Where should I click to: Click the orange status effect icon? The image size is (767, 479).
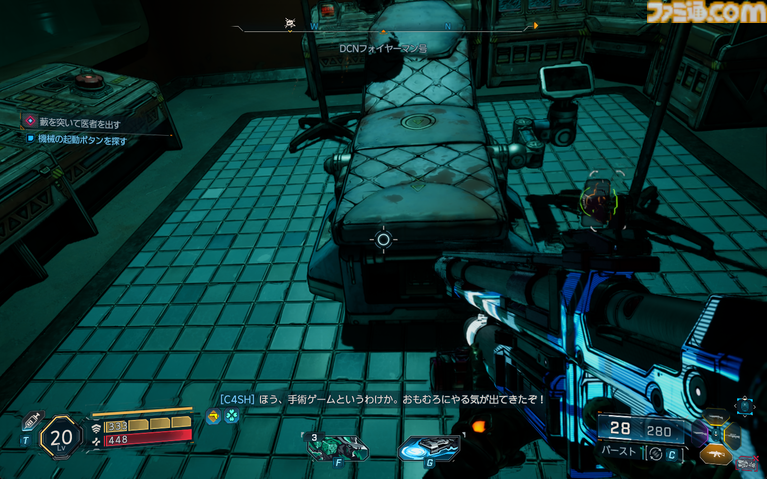[x=214, y=416]
